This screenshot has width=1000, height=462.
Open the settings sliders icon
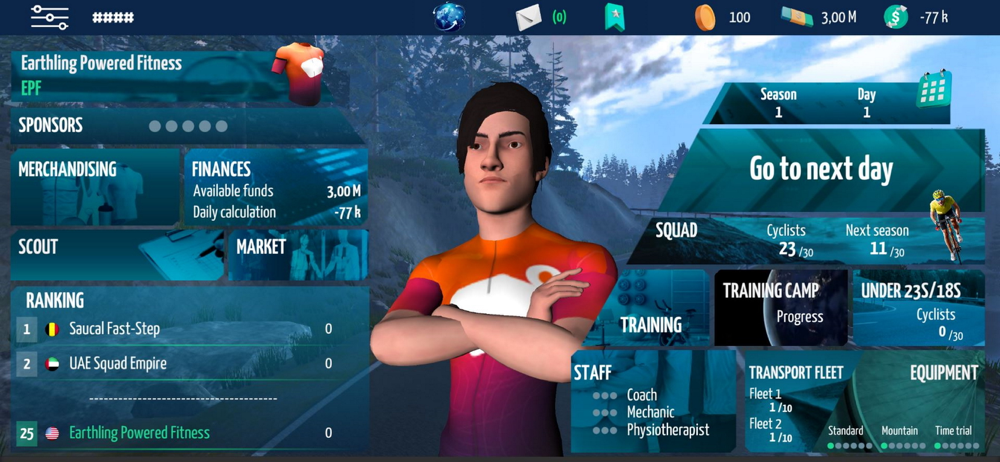[49, 17]
